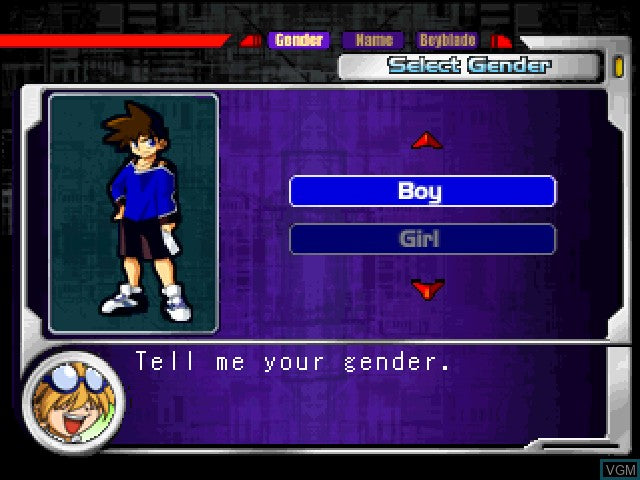Click the red down arrow below Girl
The image size is (640, 480).
point(427,289)
